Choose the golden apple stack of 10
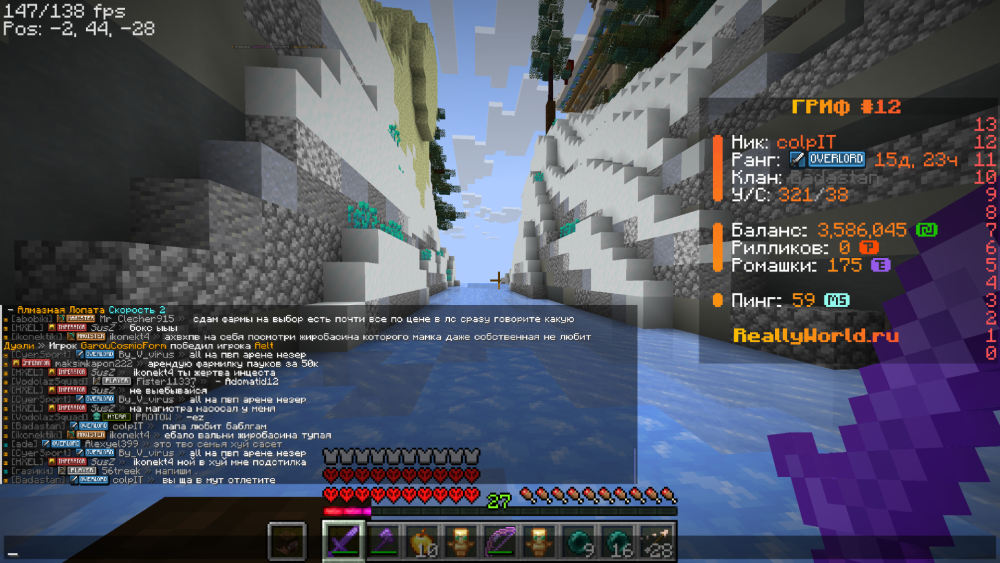The image size is (1000, 563). (423, 541)
